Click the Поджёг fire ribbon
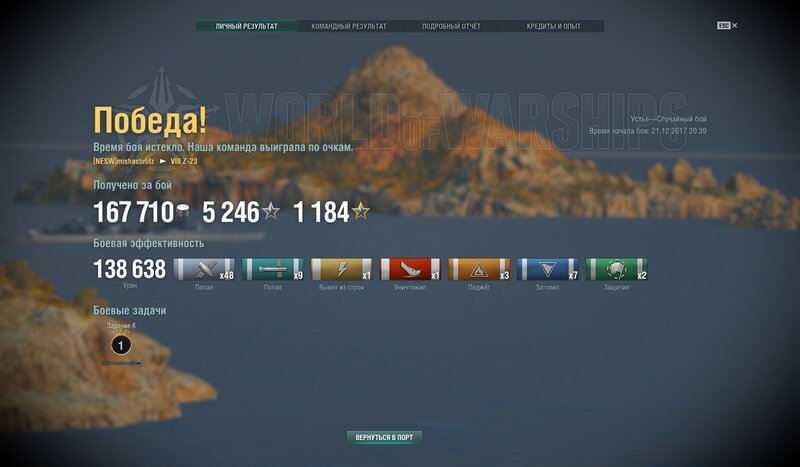Screen dimensions: 800x467 pos(478,269)
